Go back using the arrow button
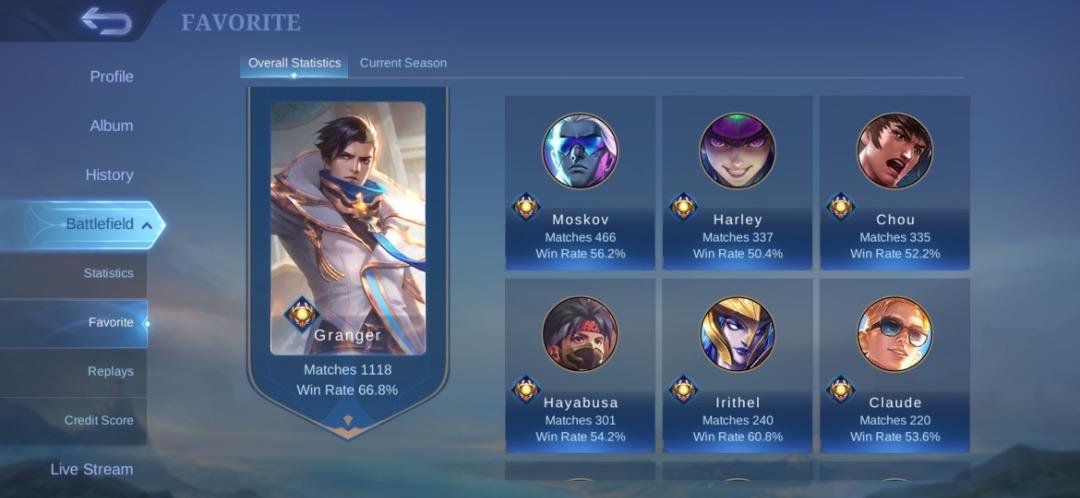The height and width of the screenshot is (498, 1080). pos(106,21)
